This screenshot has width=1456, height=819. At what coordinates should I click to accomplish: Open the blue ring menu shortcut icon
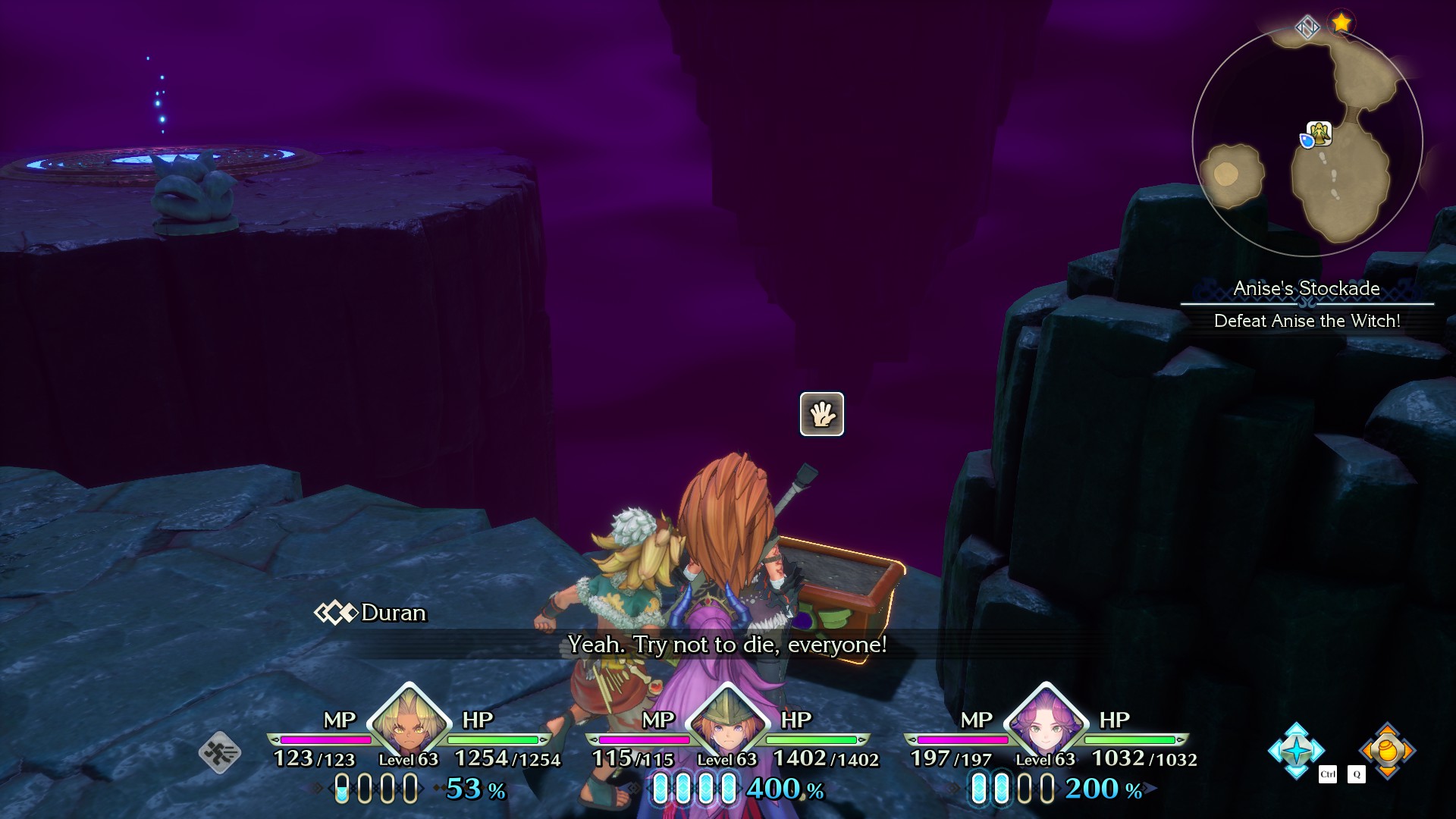click(x=1296, y=750)
